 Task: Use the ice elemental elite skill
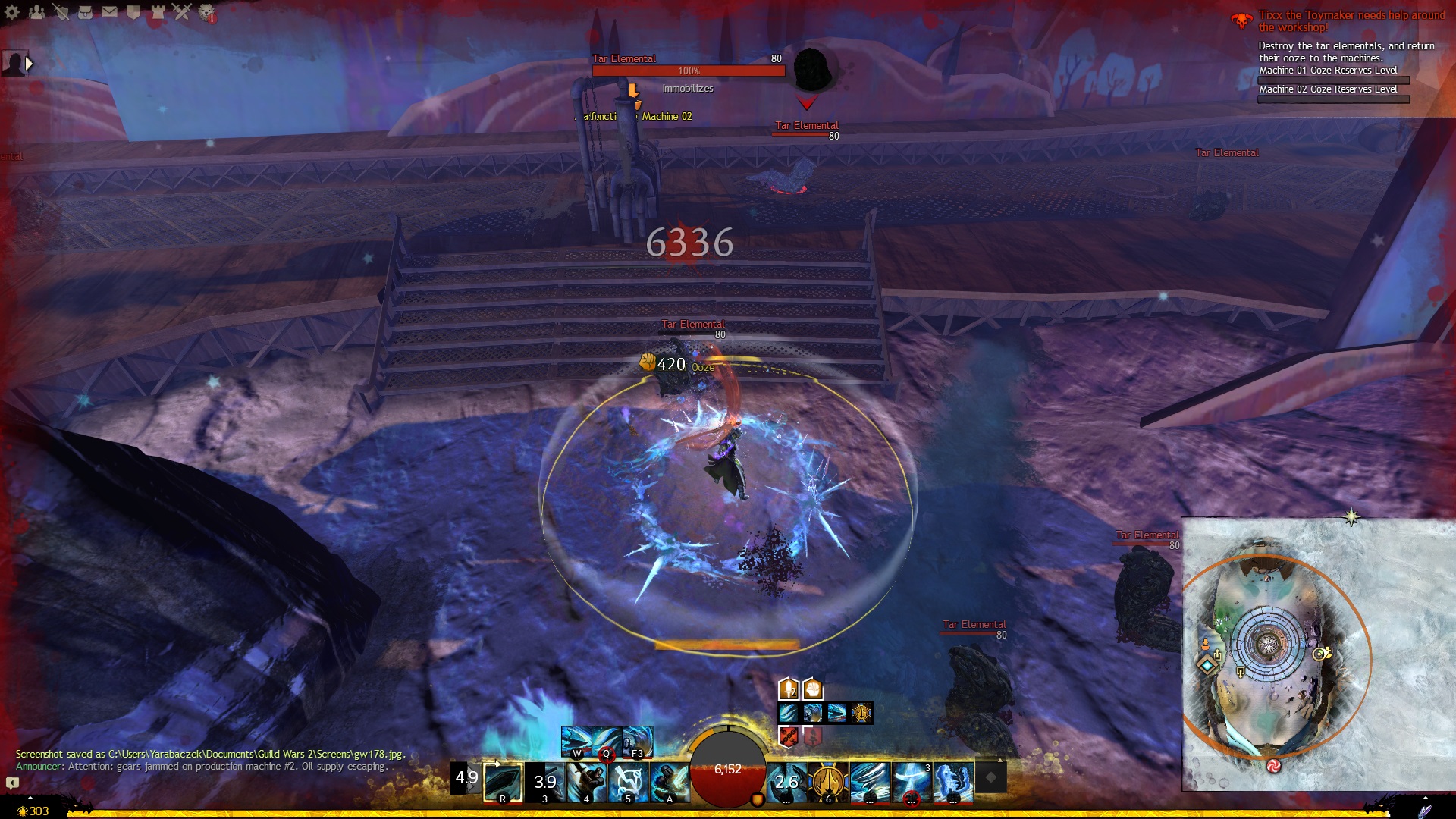[x=953, y=783]
